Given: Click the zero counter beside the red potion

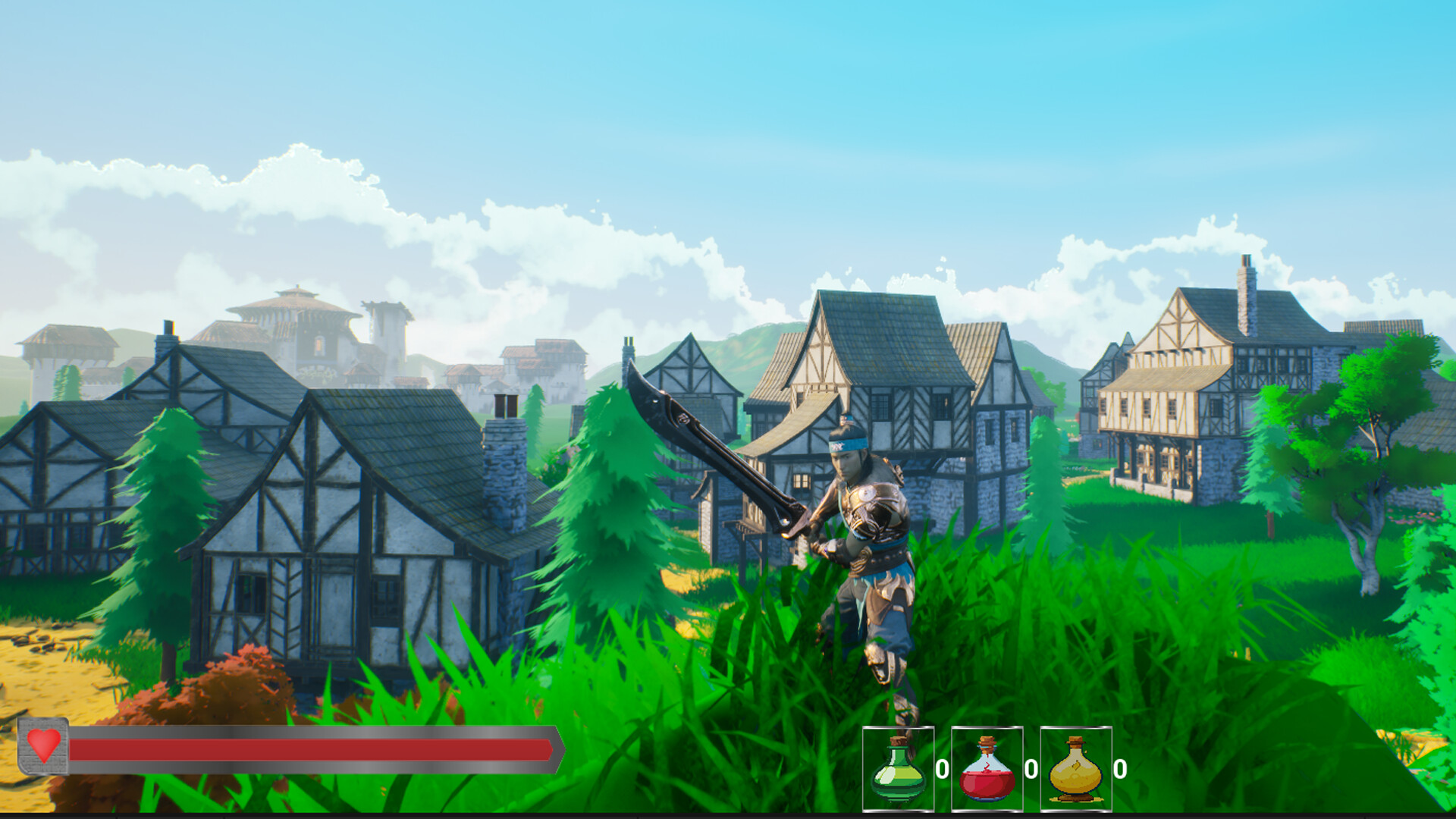Looking at the screenshot, I should pos(1030,767).
